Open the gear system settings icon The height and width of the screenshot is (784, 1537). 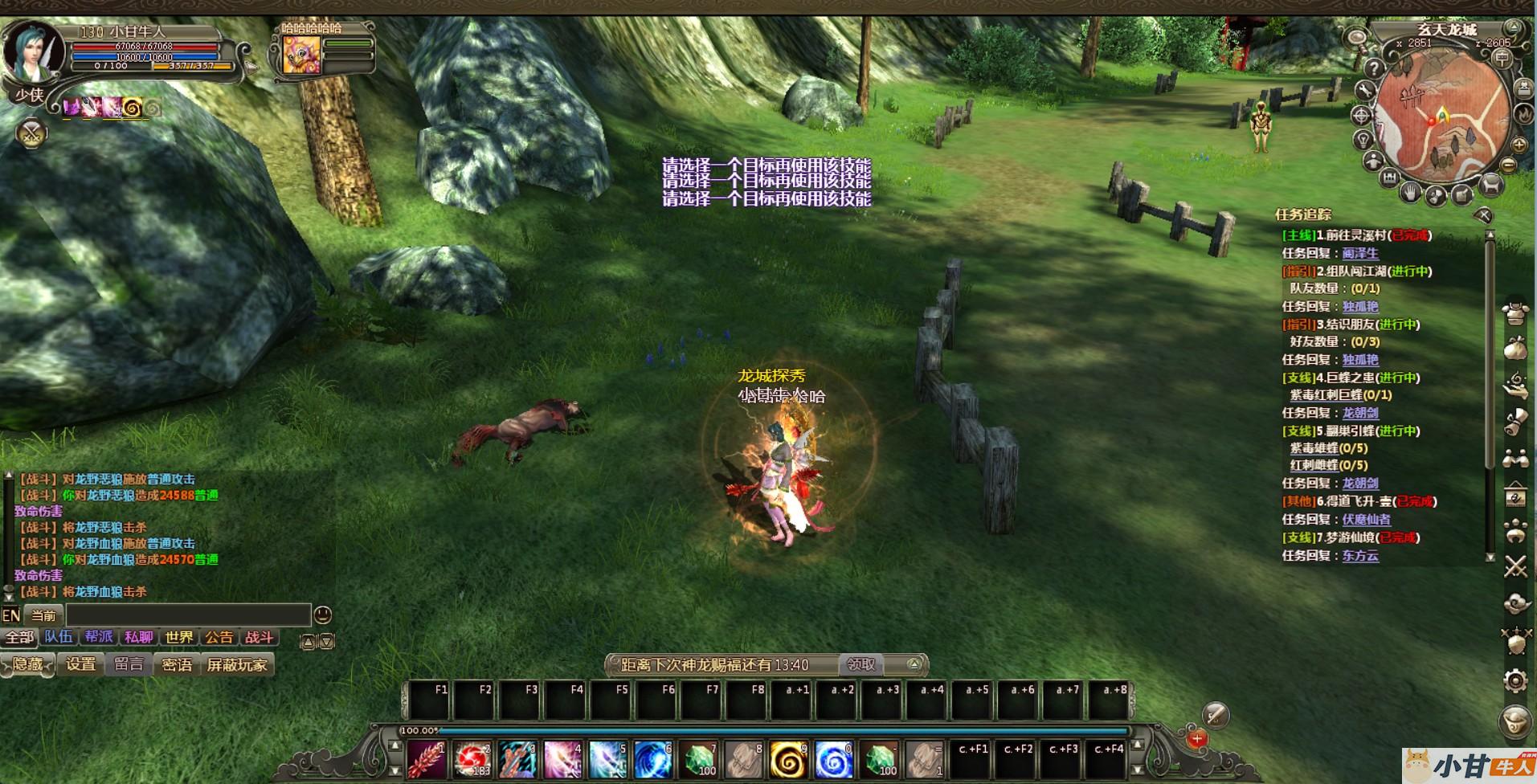click(x=1515, y=681)
